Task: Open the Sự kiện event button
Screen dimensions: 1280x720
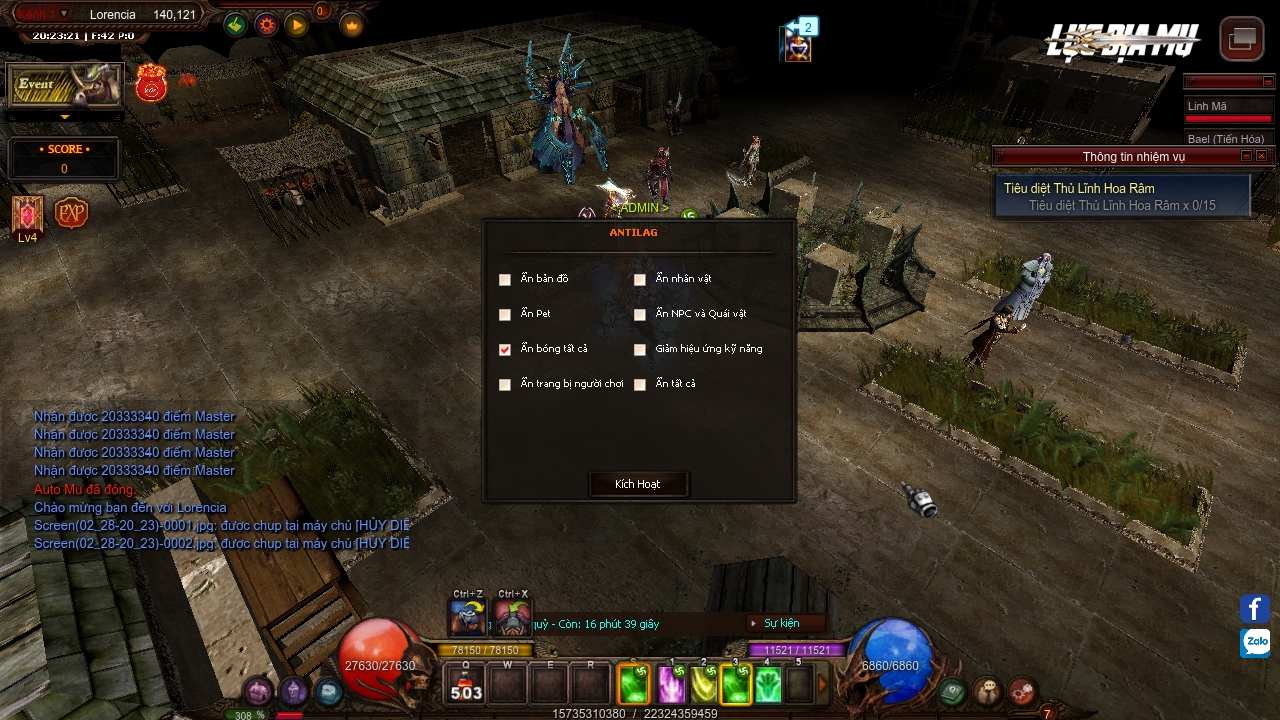Action: [781, 623]
